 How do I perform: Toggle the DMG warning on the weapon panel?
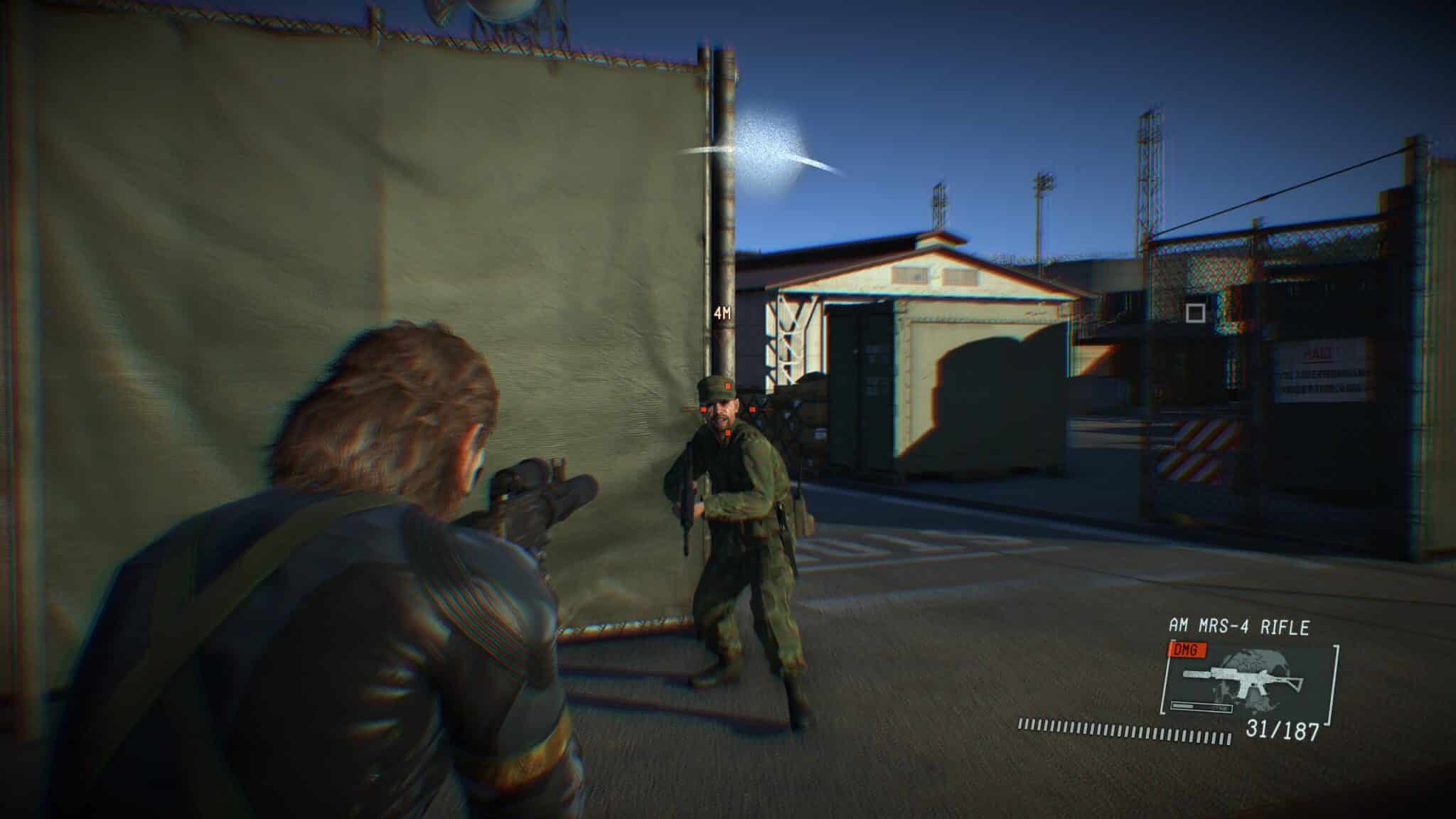[1186, 650]
